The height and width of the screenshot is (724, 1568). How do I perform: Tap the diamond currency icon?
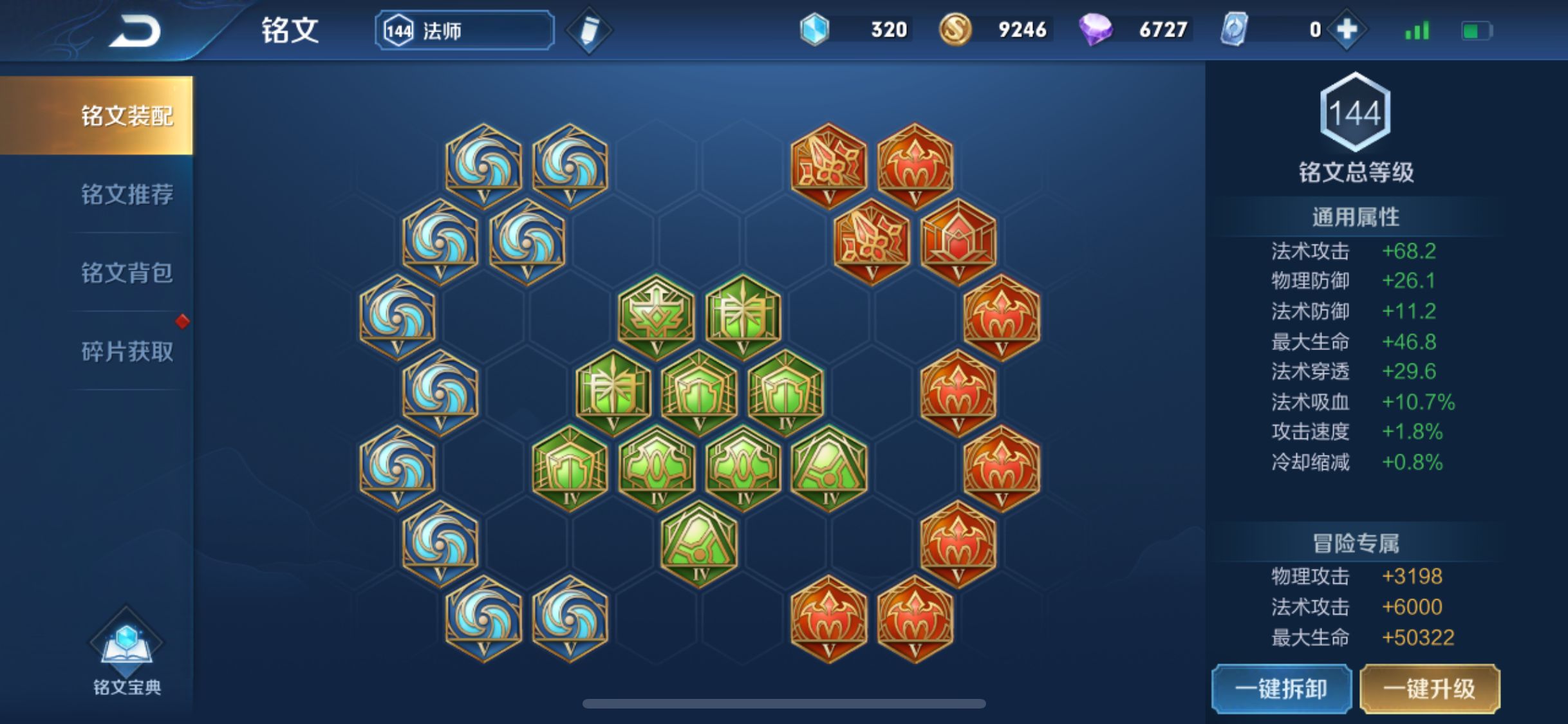(814, 30)
